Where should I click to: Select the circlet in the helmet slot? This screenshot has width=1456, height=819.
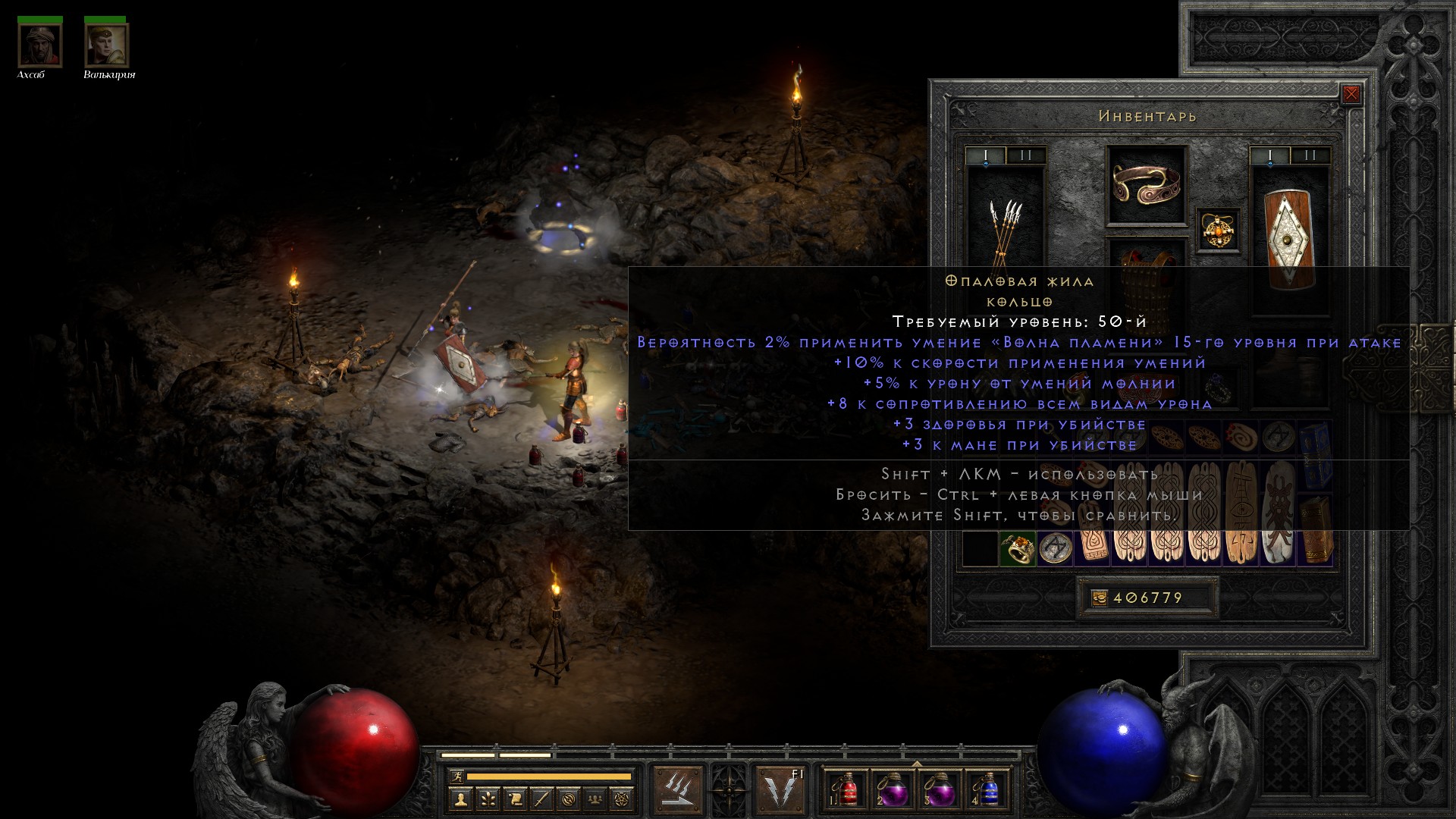click(1146, 184)
